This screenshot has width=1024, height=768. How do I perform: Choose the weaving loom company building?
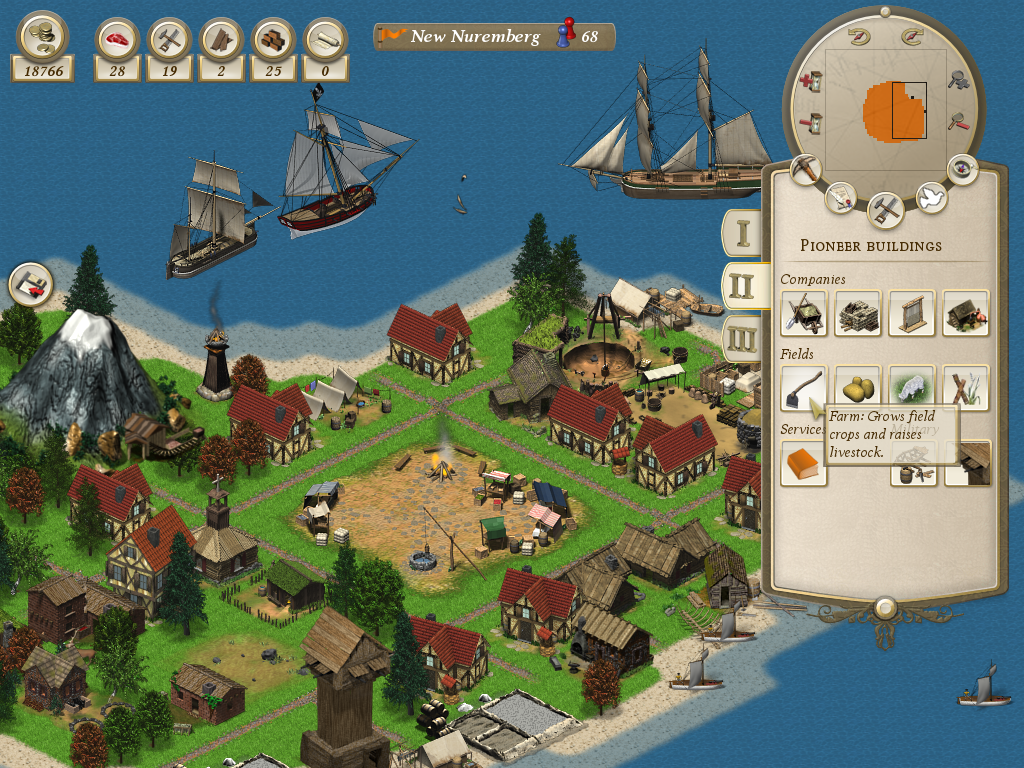coord(911,313)
